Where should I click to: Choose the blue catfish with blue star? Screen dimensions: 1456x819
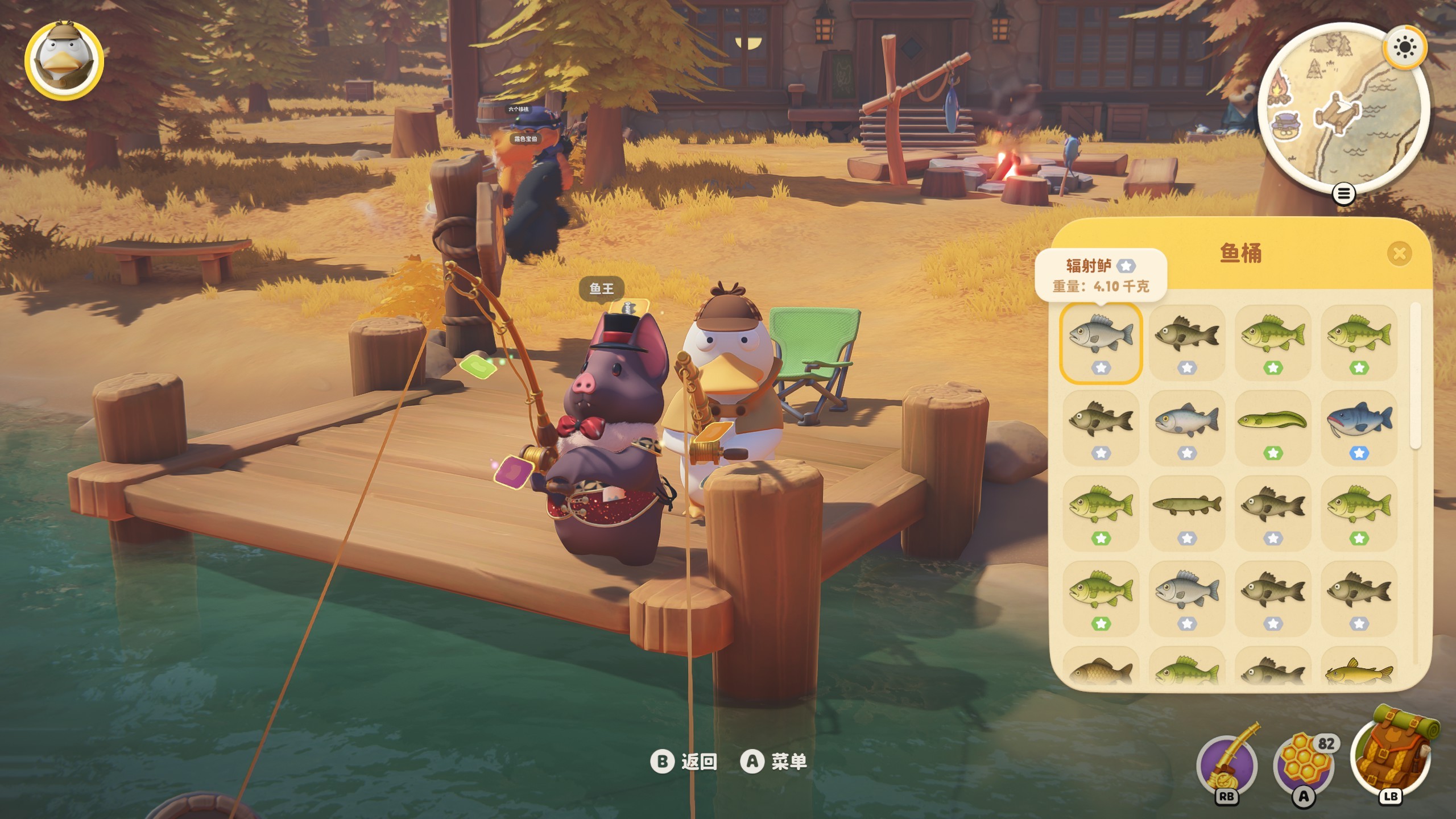1359,428
